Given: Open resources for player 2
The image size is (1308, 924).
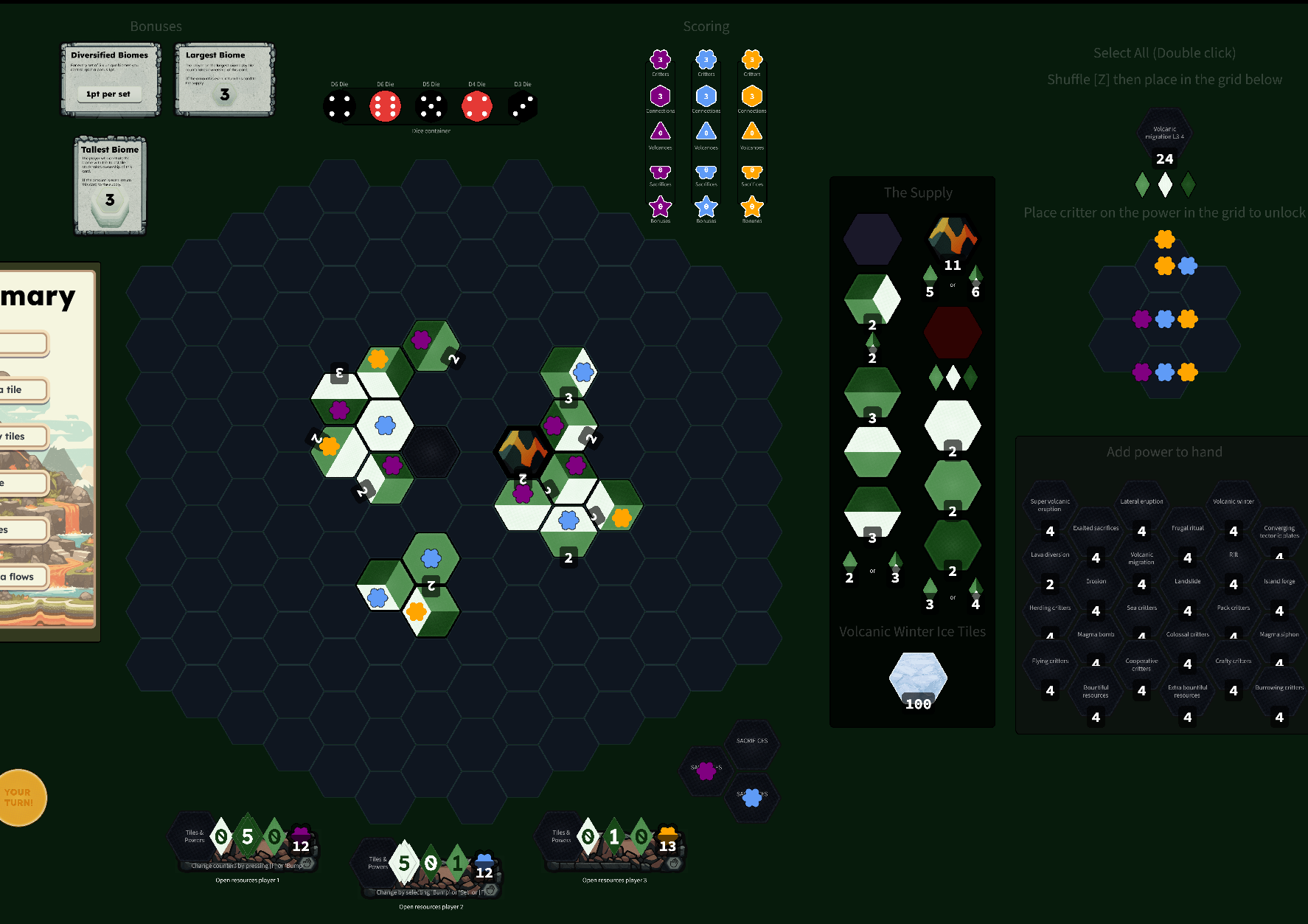Looking at the screenshot, I should [x=430, y=907].
